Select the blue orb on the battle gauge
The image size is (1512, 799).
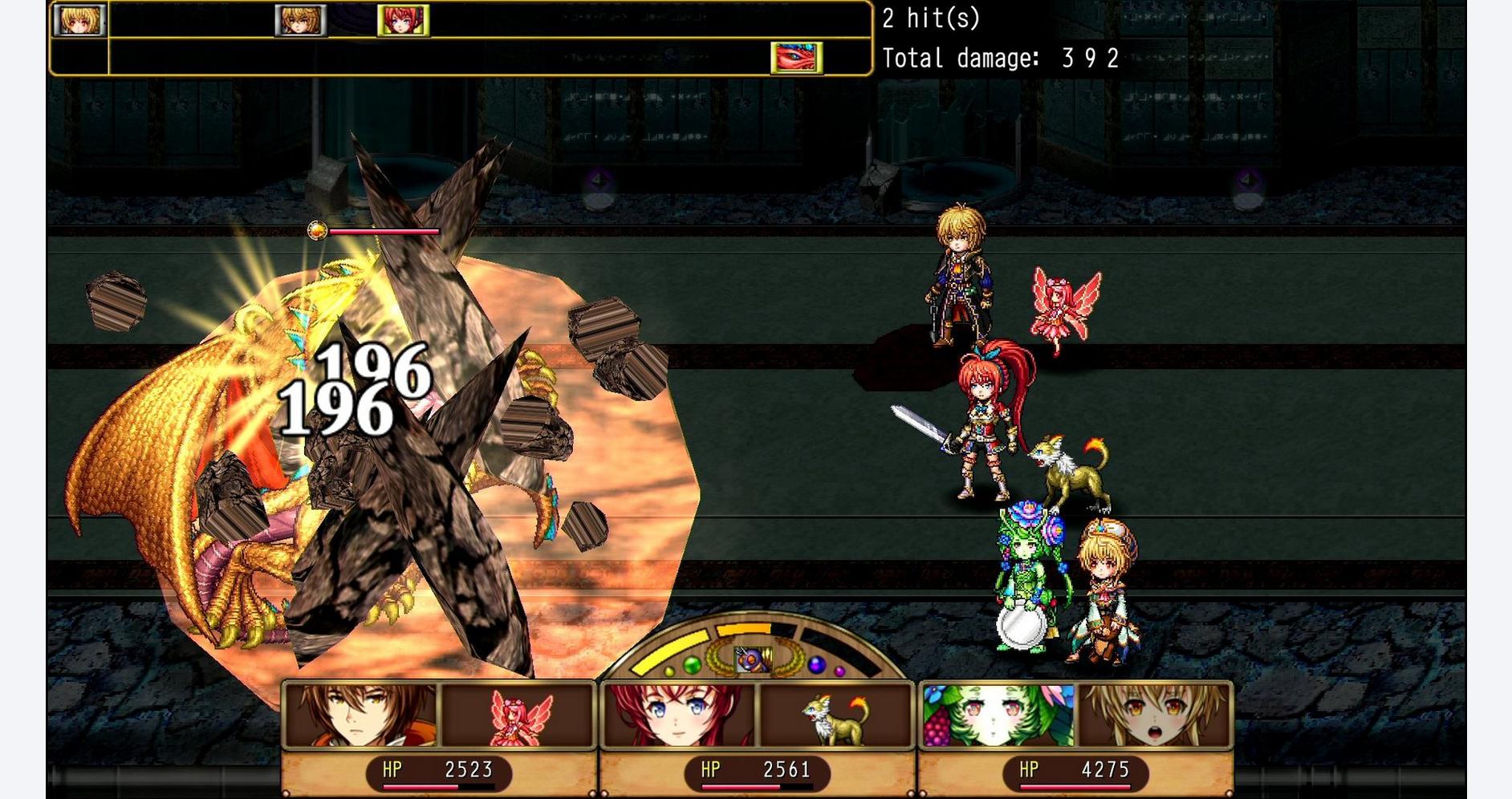point(816,663)
